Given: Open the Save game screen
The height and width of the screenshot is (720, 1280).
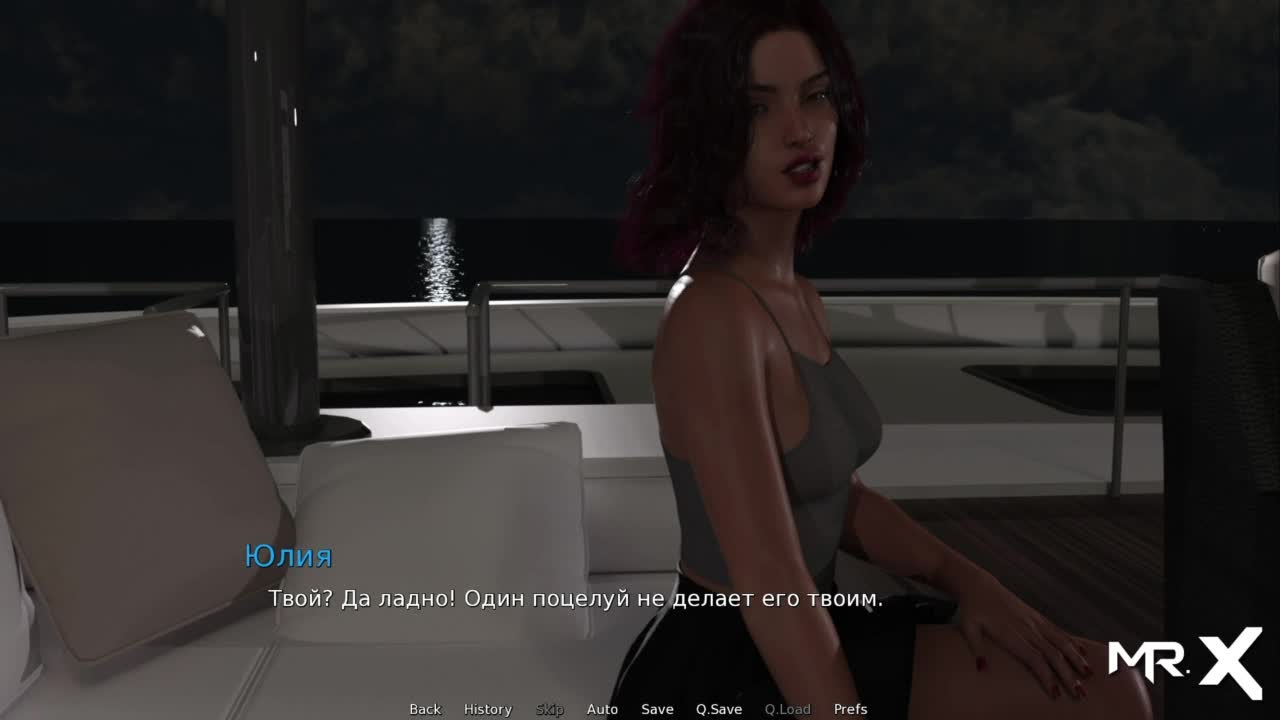Looking at the screenshot, I should click(657, 709).
